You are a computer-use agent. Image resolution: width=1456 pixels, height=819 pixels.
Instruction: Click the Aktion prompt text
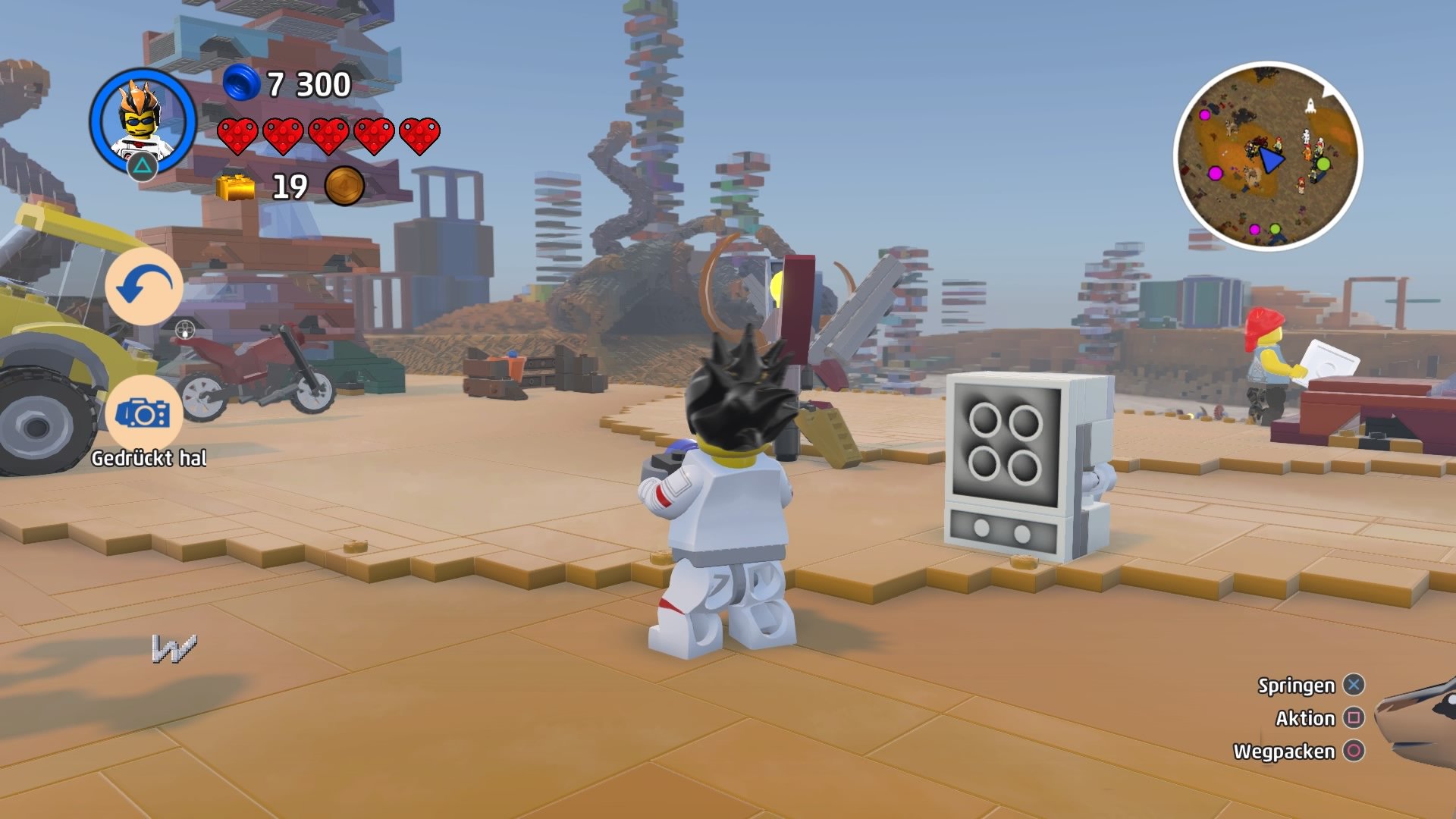1306,717
